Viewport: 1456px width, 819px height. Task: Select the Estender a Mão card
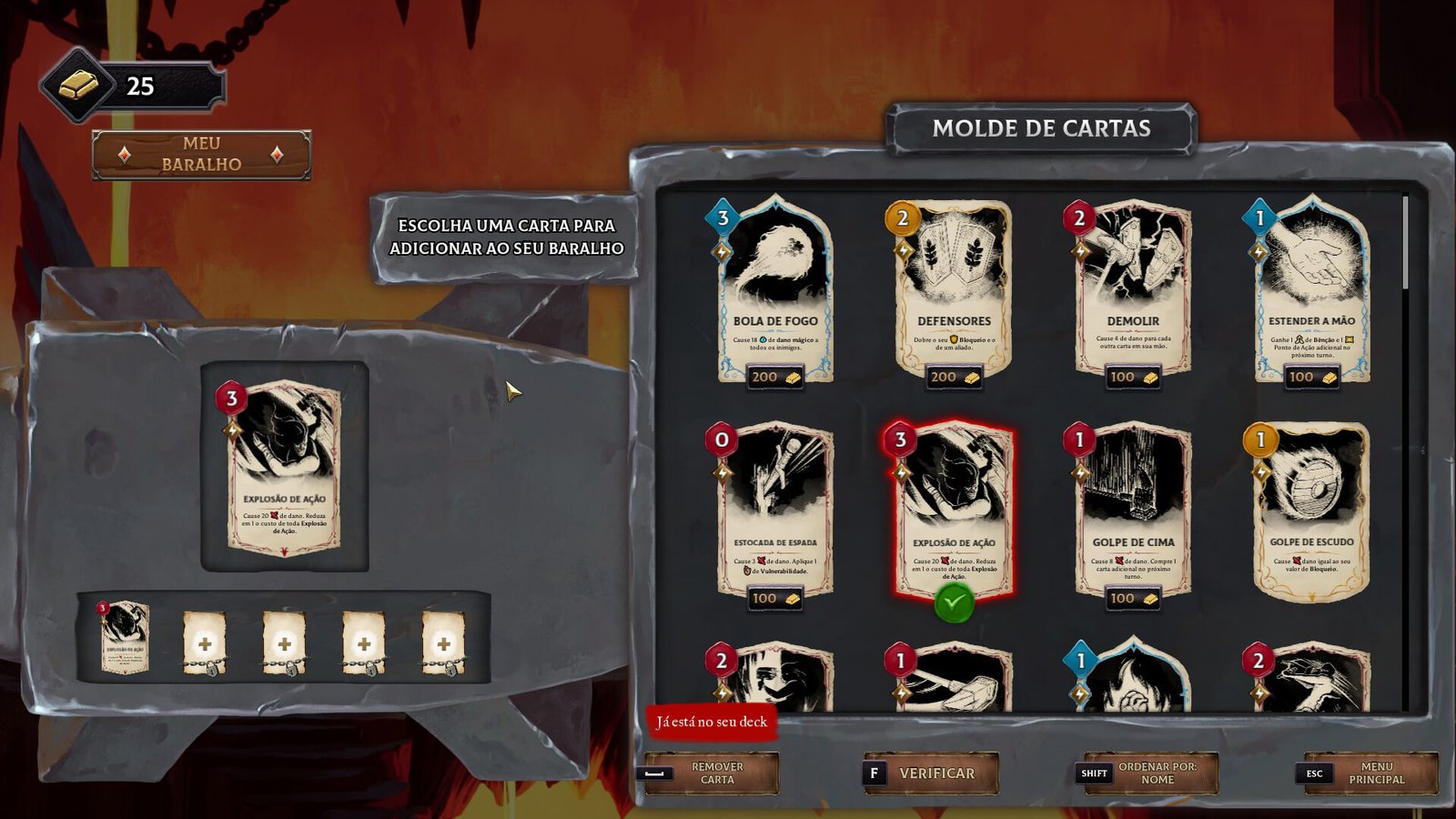click(1310, 291)
